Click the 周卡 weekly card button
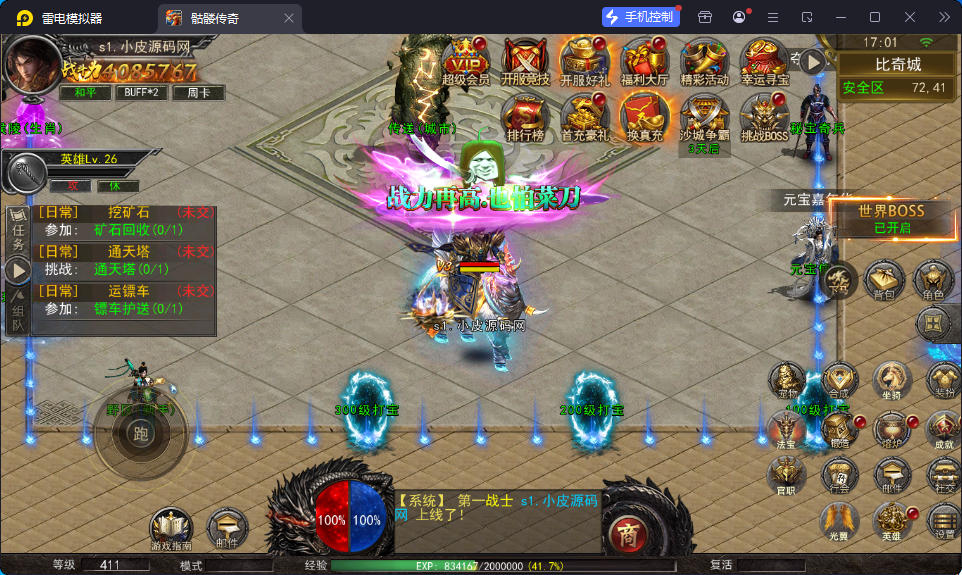This screenshot has height=575, width=962. pos(198,92)
